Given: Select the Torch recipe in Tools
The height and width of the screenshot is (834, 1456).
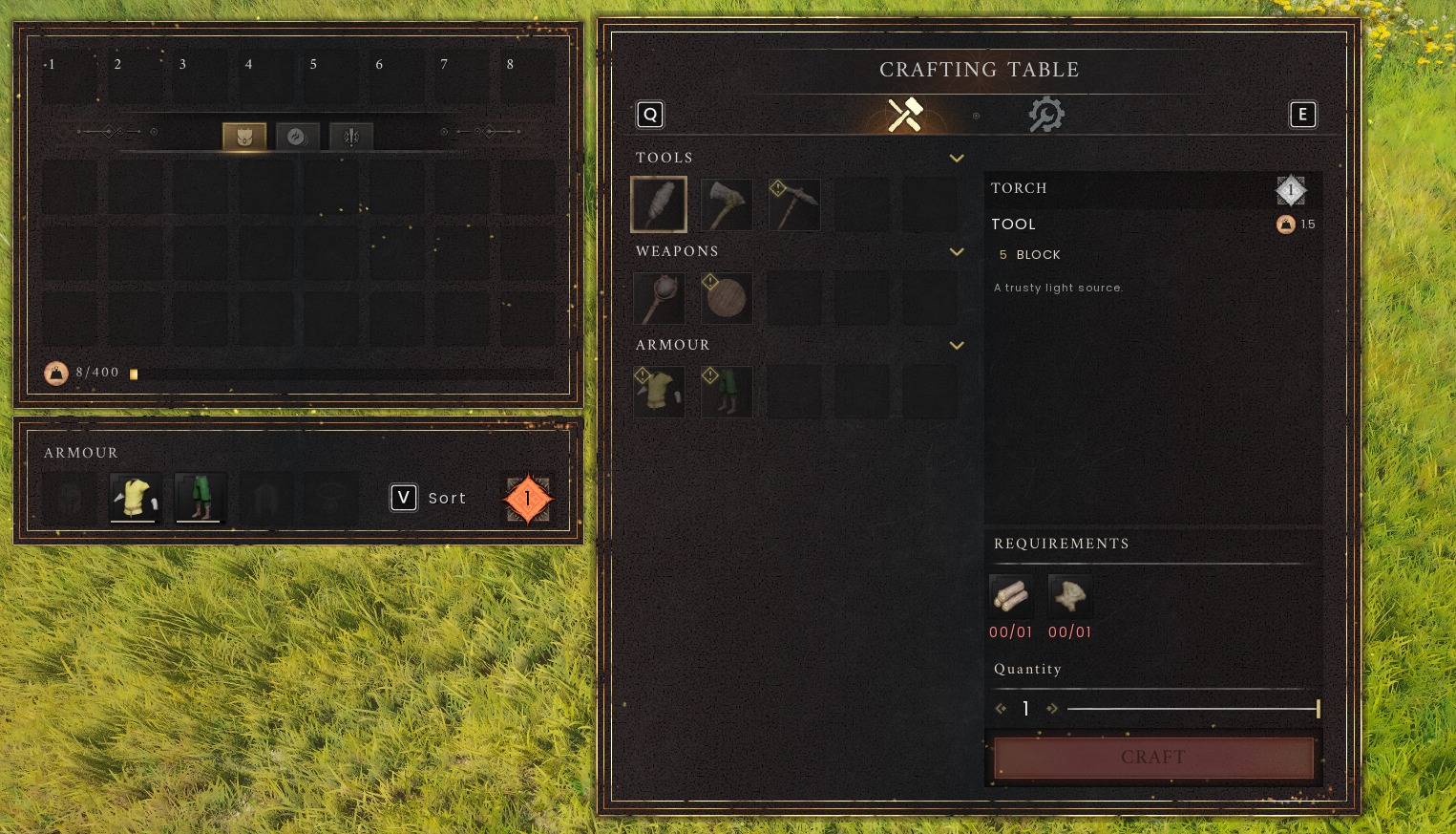Looking at the screenshot, I should [x=659, y=203].
